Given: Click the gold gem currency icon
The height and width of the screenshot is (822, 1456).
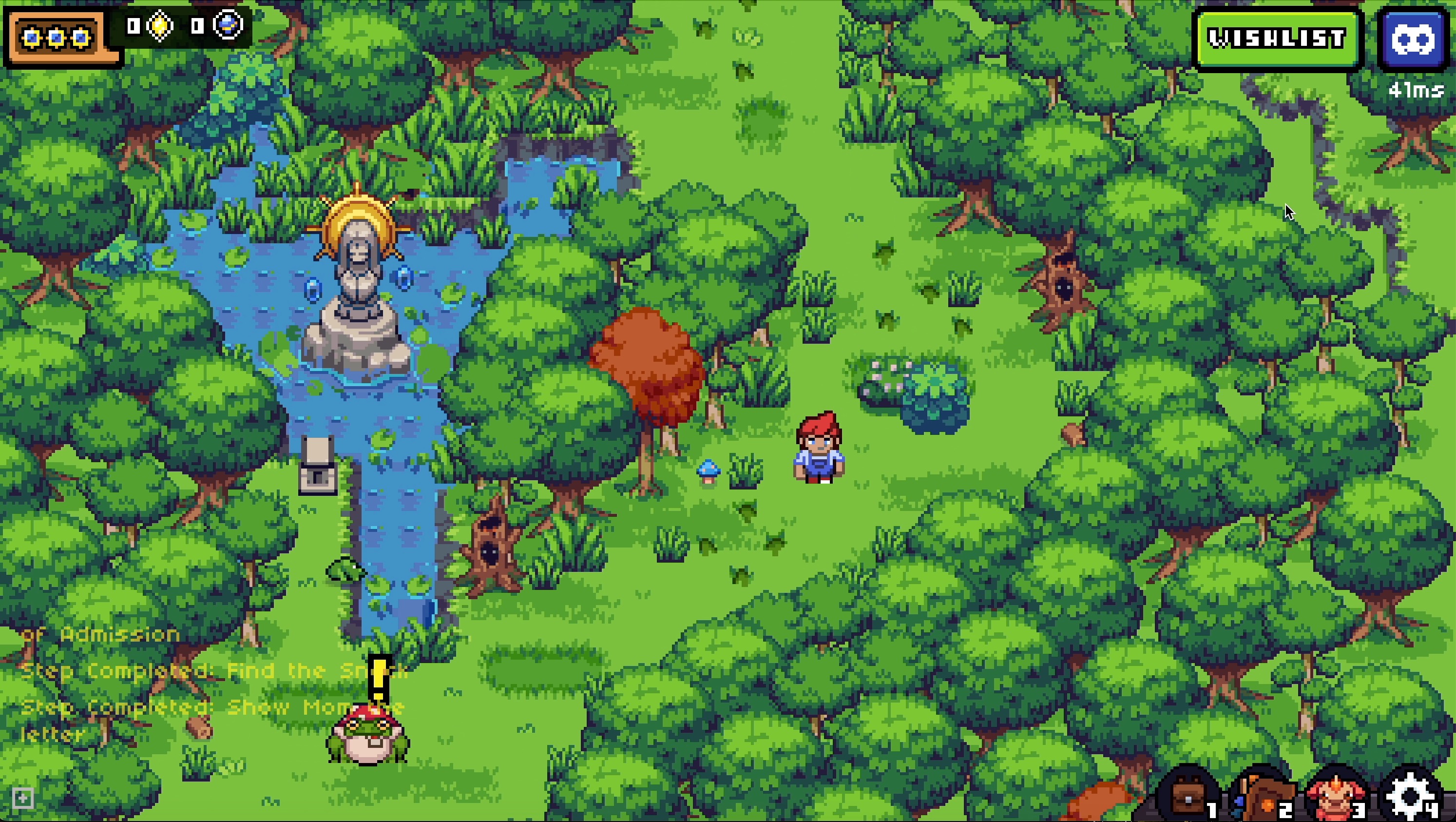Looking at the screenshot, I should point(159,26).
